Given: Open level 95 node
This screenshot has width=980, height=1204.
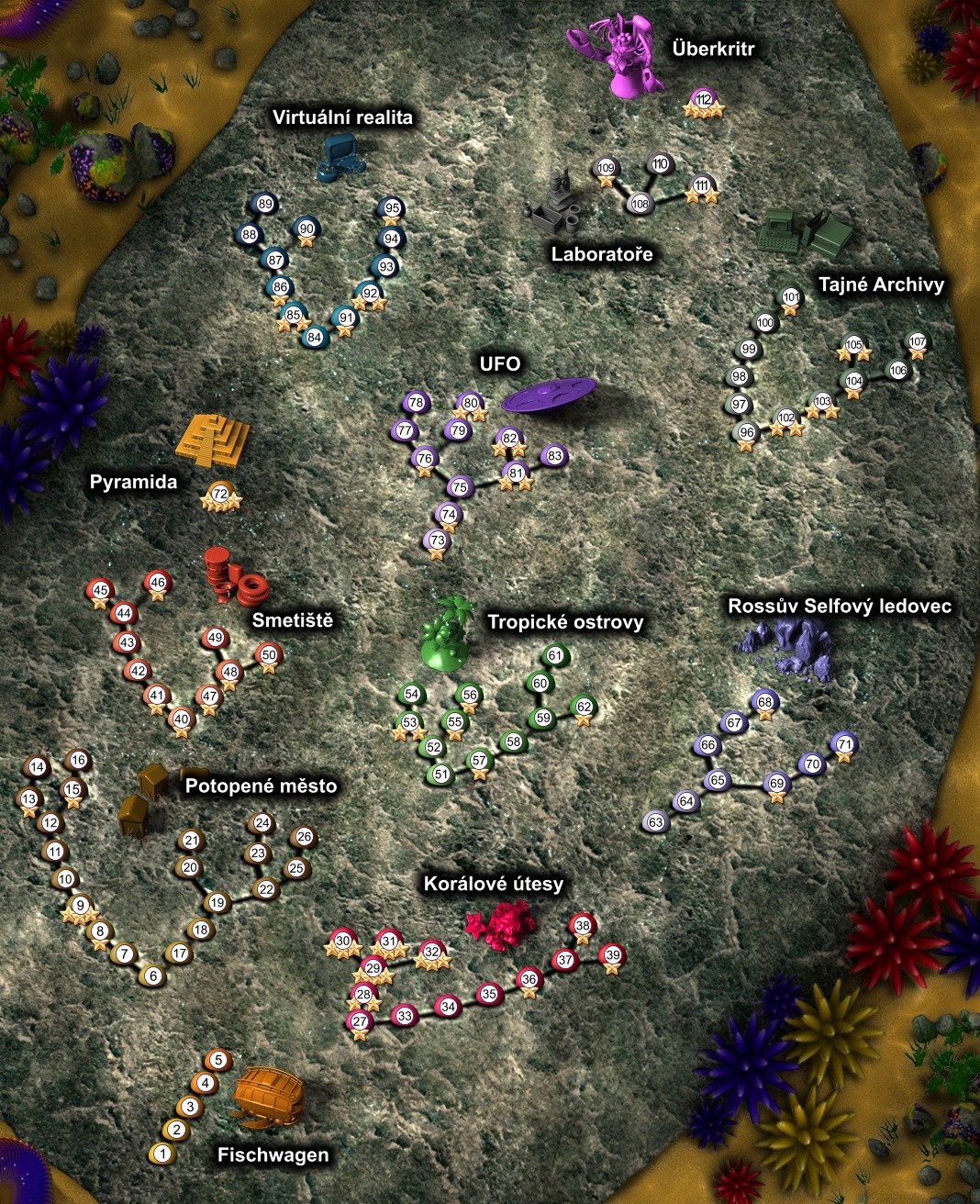Looking at the screenshot, I should coord(392,208).
